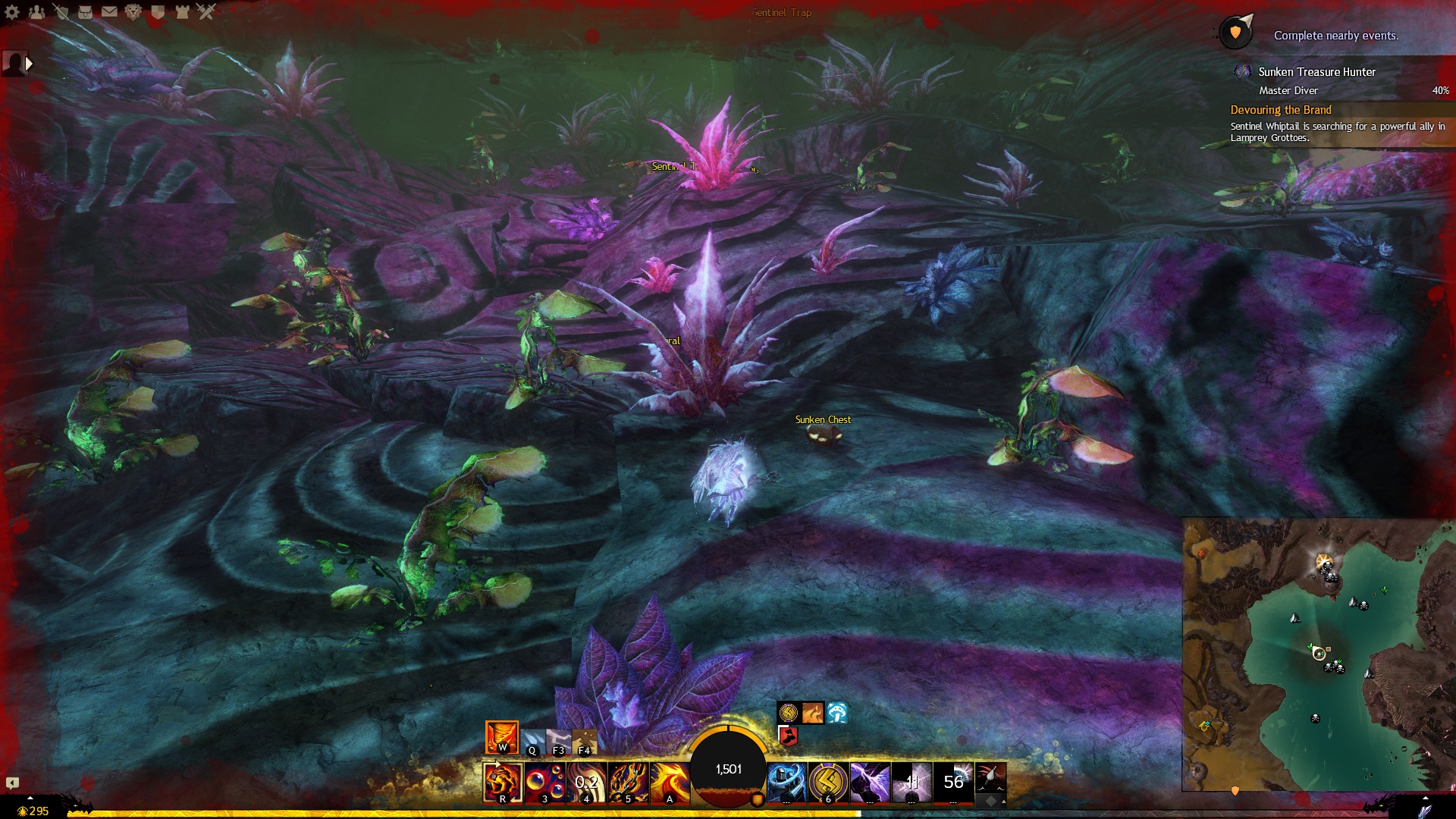Open the inventory bag icon
The width and height of the screenshot is (1456, 819).
[x=85, y=11]
